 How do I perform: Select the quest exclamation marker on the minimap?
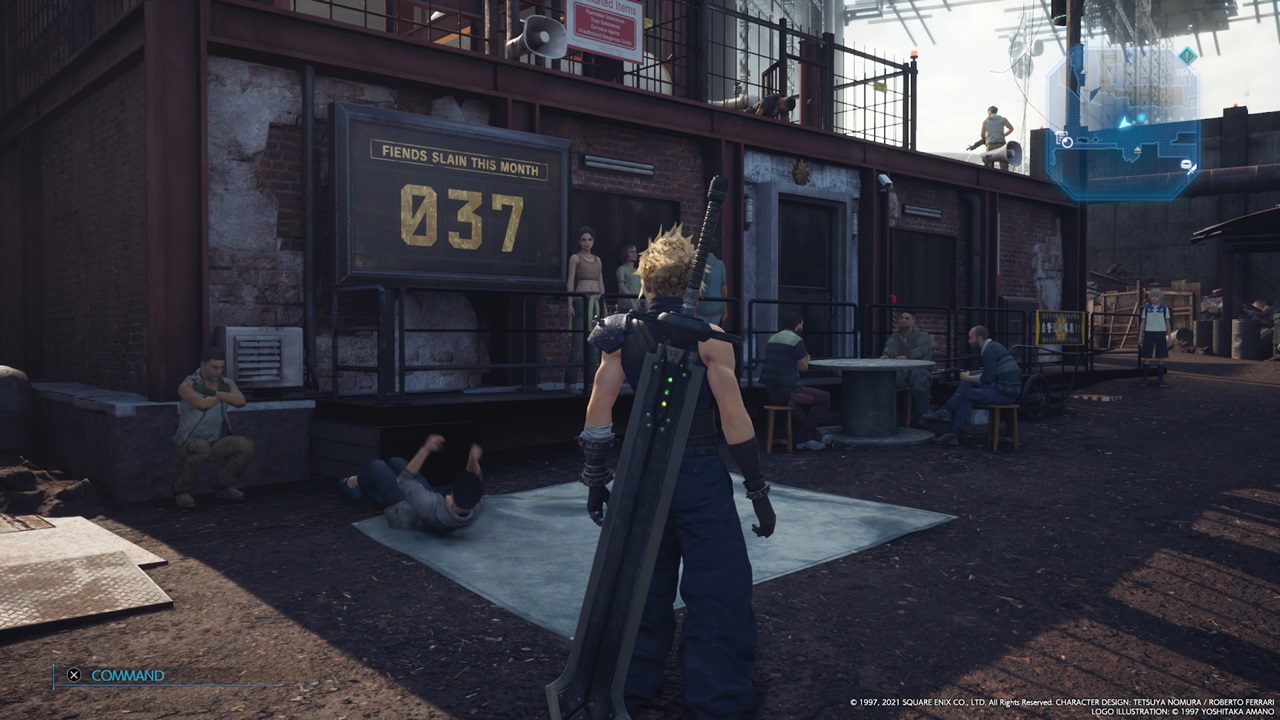click(1186, 55)
